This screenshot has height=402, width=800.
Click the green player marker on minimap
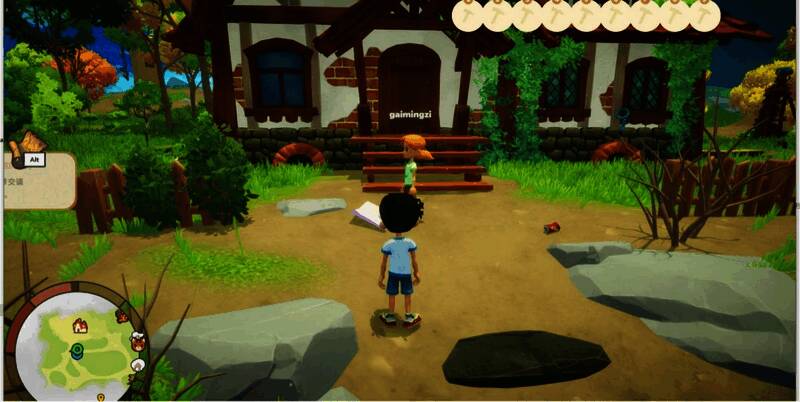(x=76, y=350)
